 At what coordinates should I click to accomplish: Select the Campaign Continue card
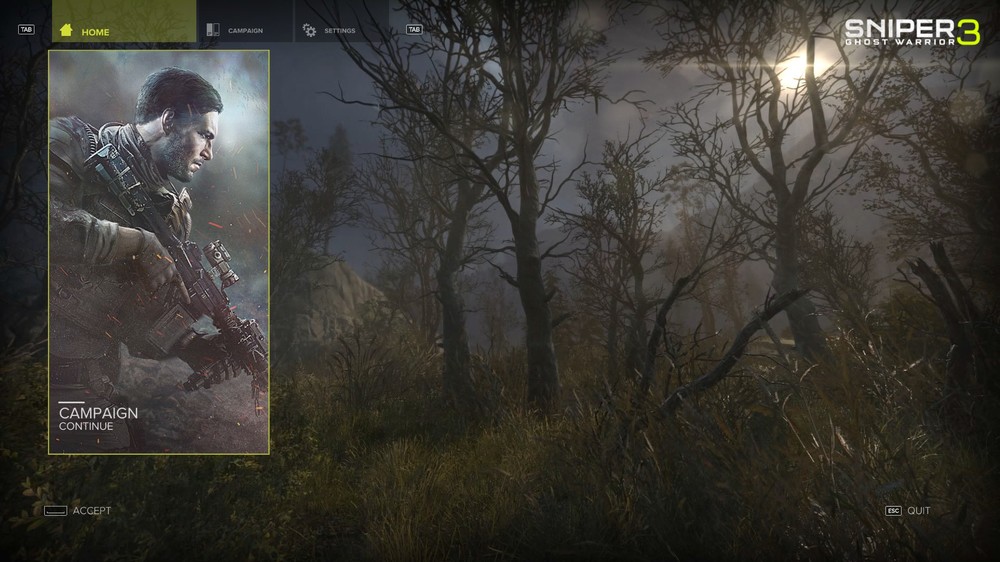(159, 252)
